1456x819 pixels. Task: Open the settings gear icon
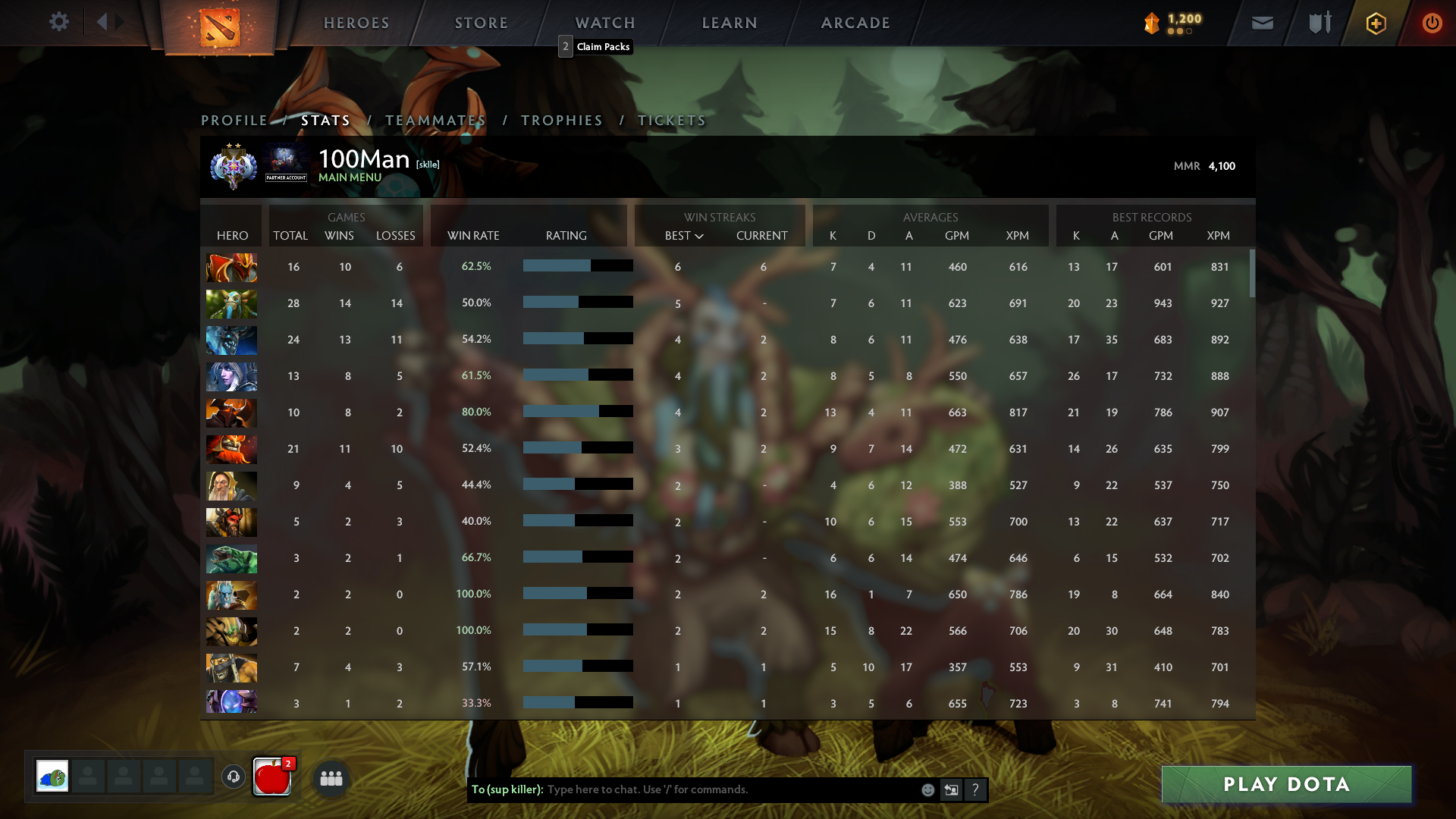(x=59, y=21)
